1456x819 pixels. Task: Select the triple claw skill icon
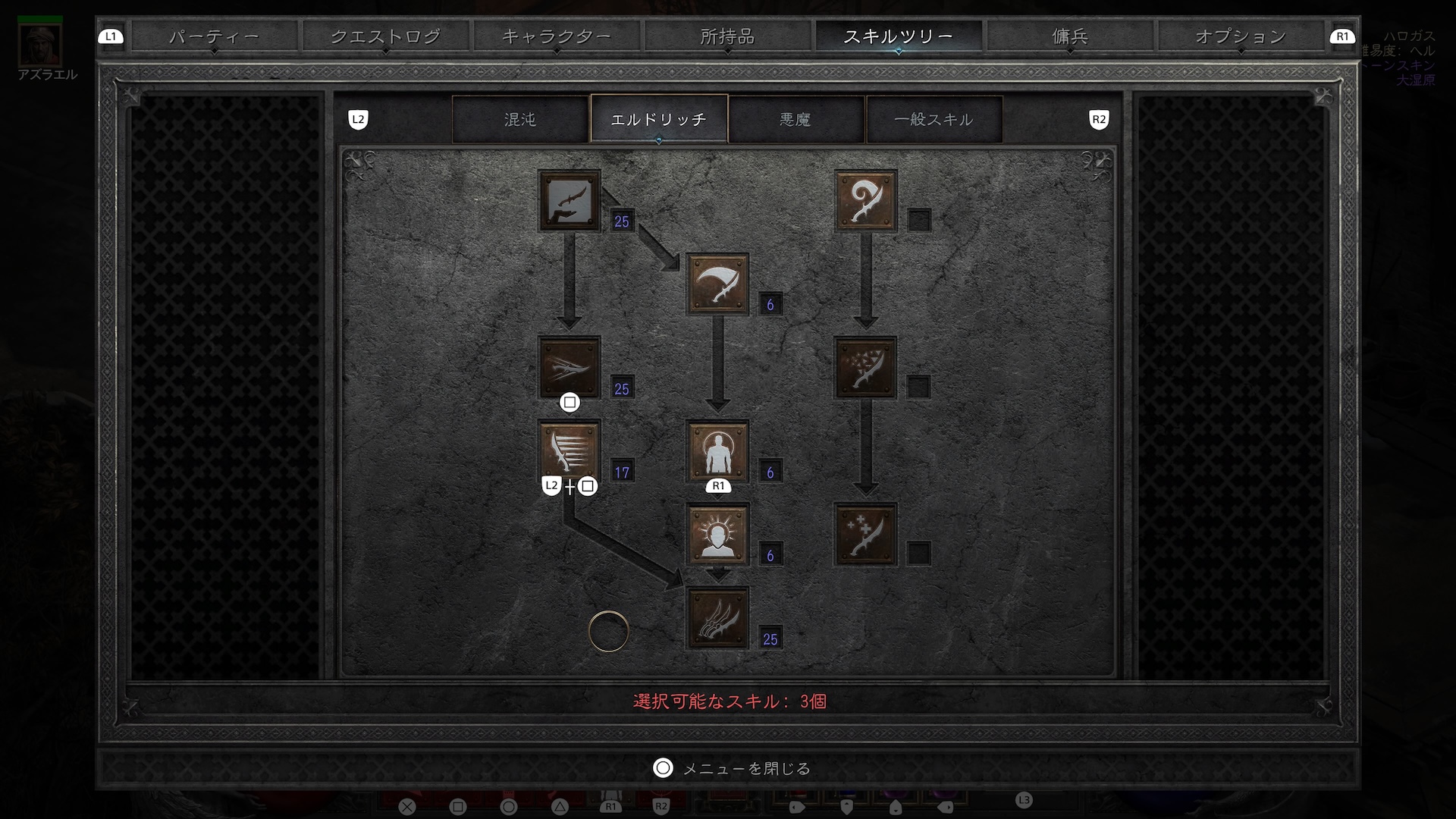coord(717,618)
